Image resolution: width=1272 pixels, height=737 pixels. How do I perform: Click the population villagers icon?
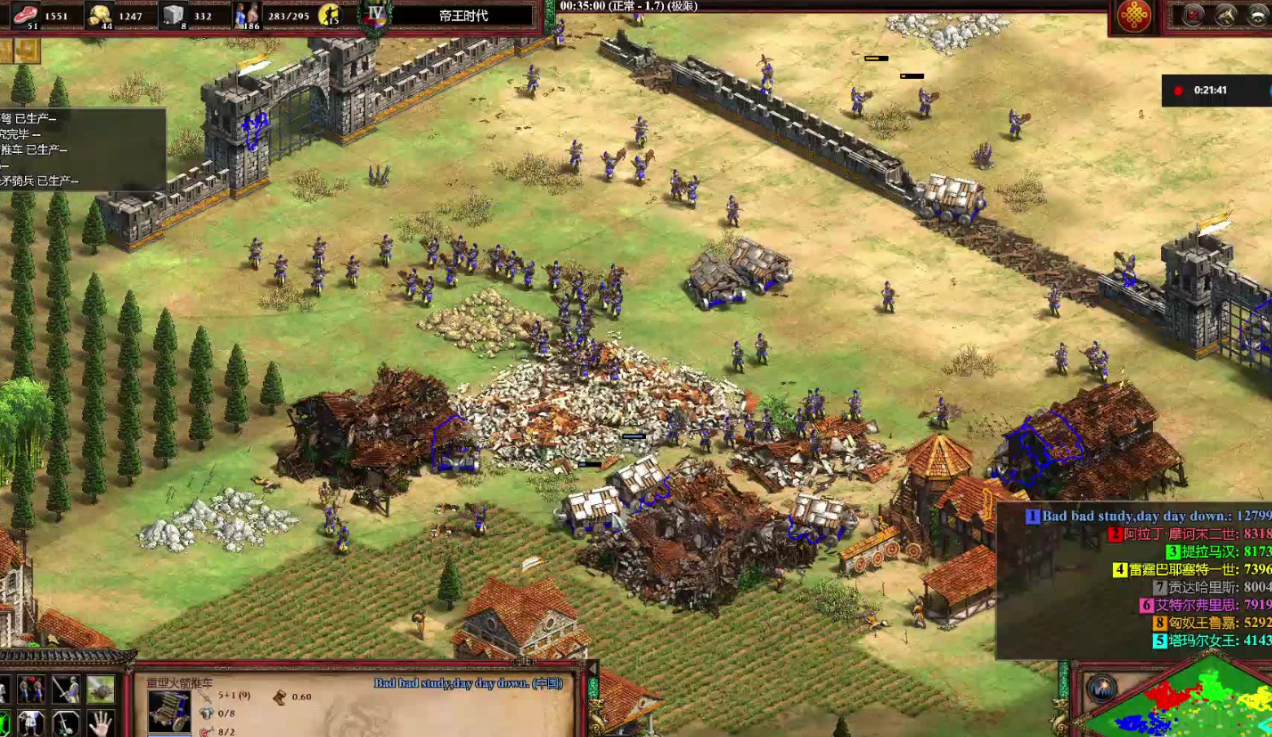coord(246,14)
